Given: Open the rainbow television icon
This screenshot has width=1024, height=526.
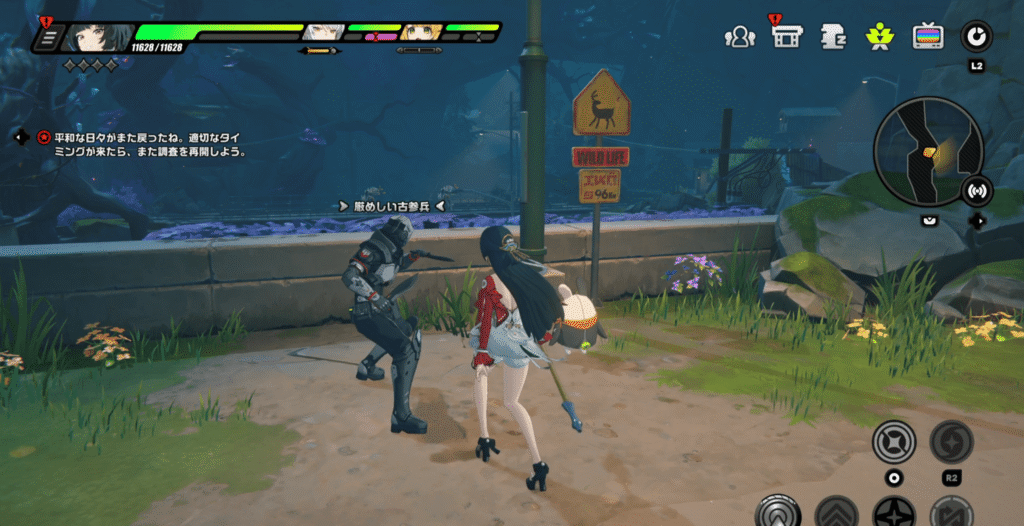Looking at the screenshot, I should pos(928,37).
